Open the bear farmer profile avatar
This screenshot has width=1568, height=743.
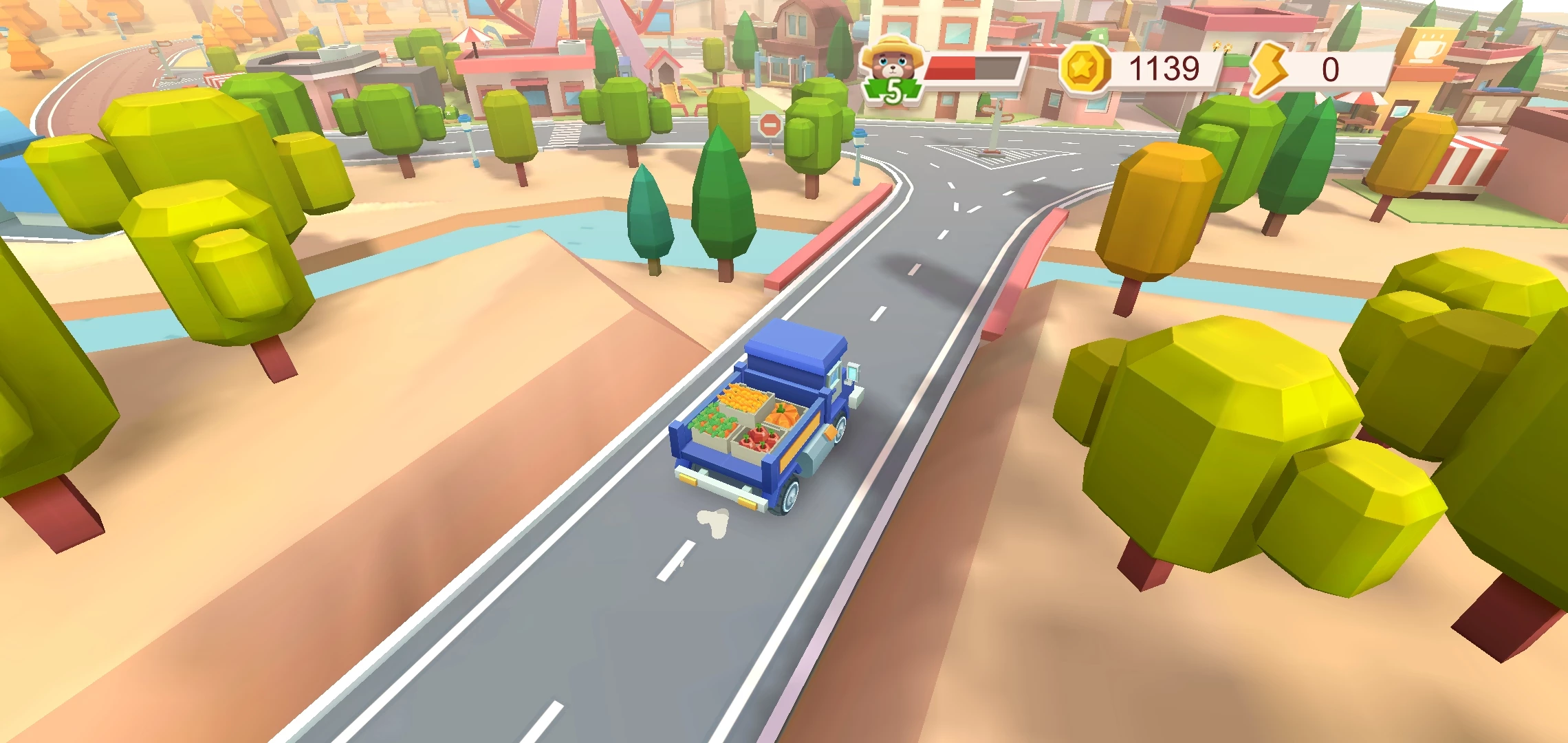(891, 67)
